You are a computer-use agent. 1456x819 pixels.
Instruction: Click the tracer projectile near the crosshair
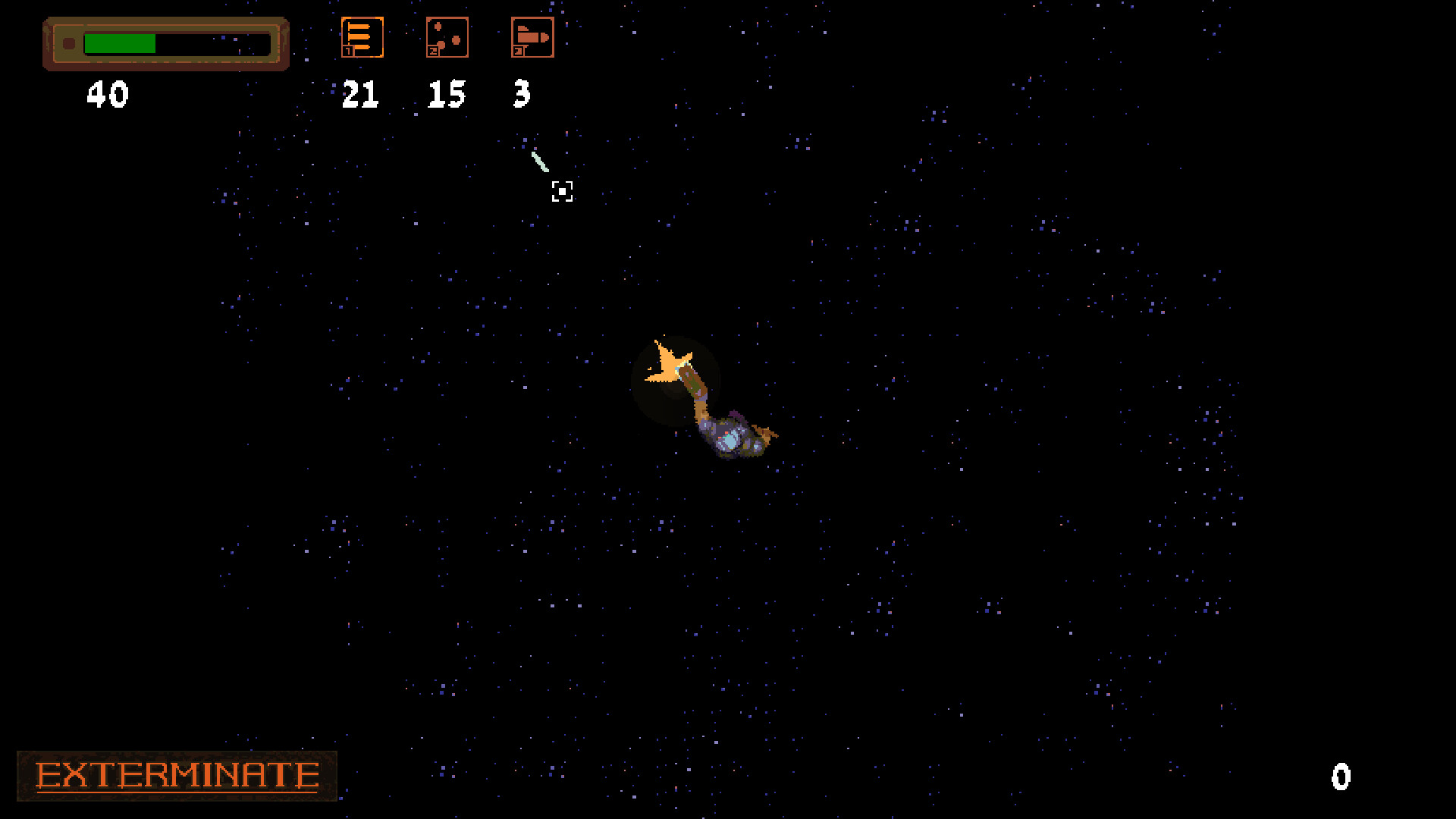(x=541, y=161)
